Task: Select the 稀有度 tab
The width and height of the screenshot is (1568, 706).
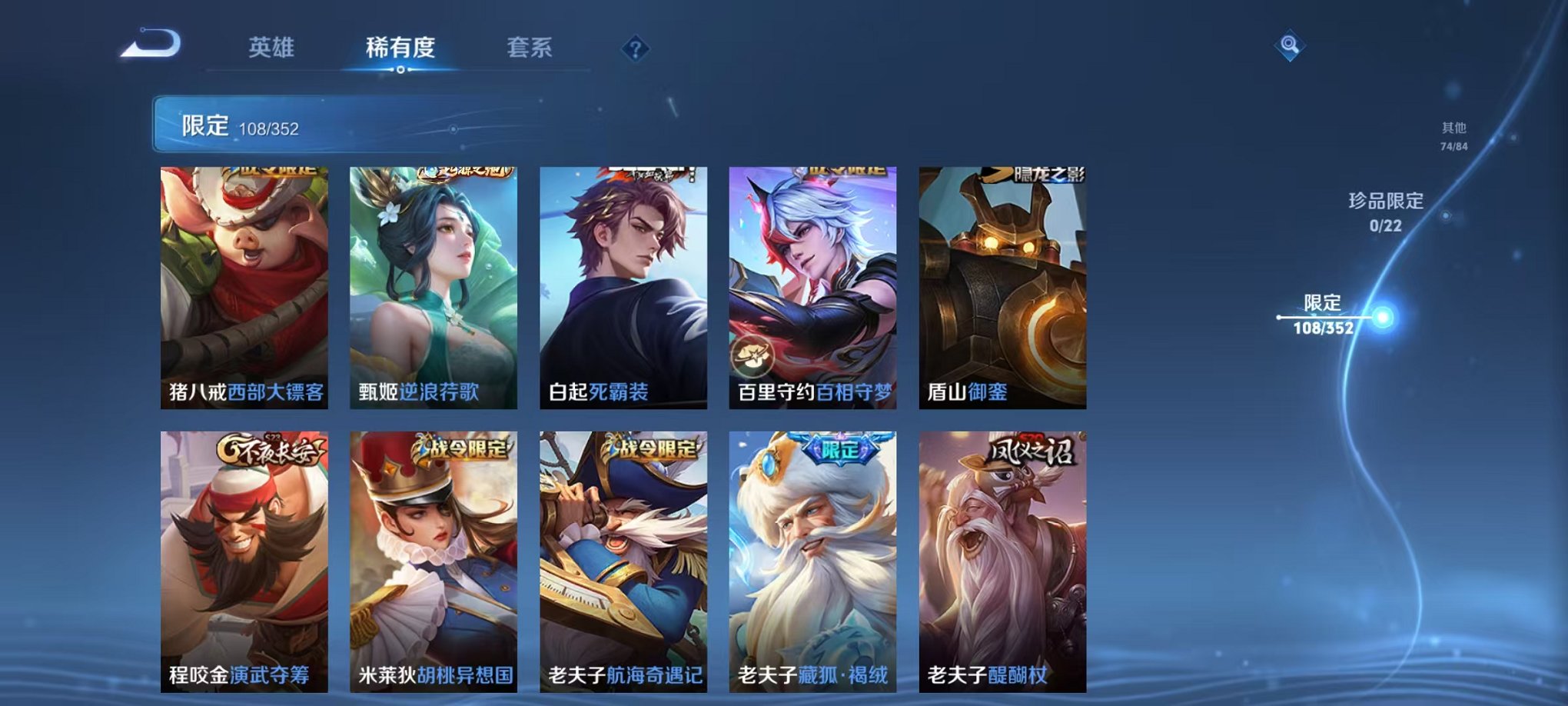Action: coord(400,48)
